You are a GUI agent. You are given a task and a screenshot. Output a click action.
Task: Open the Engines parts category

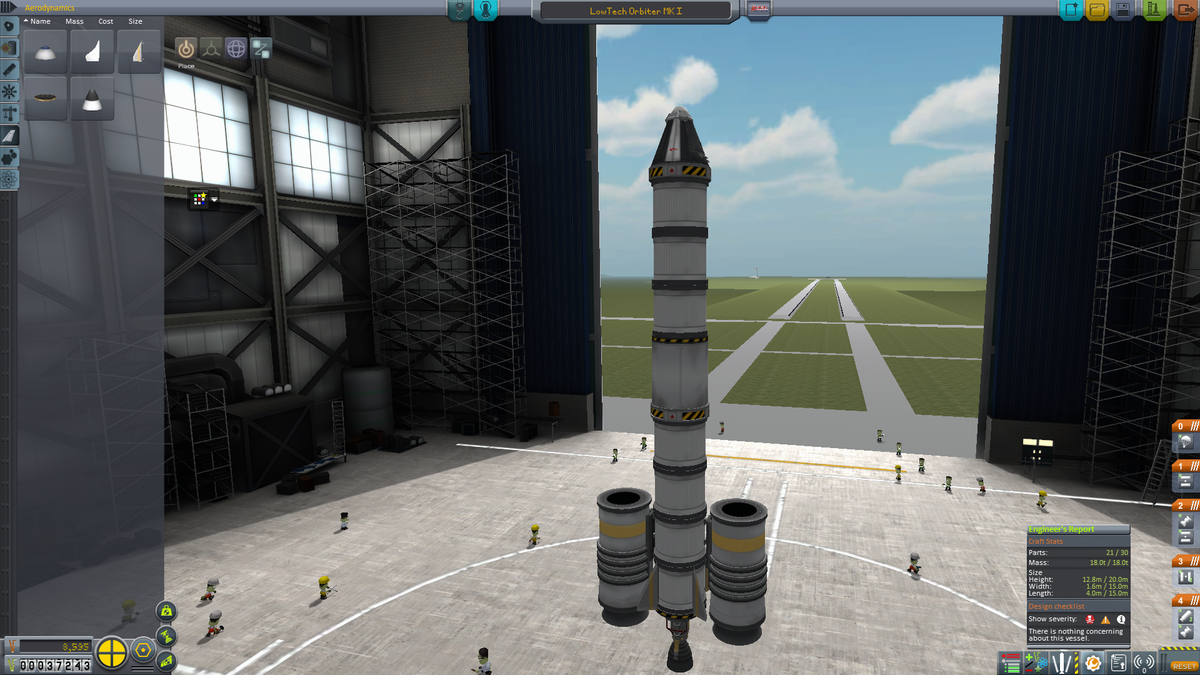9,69
